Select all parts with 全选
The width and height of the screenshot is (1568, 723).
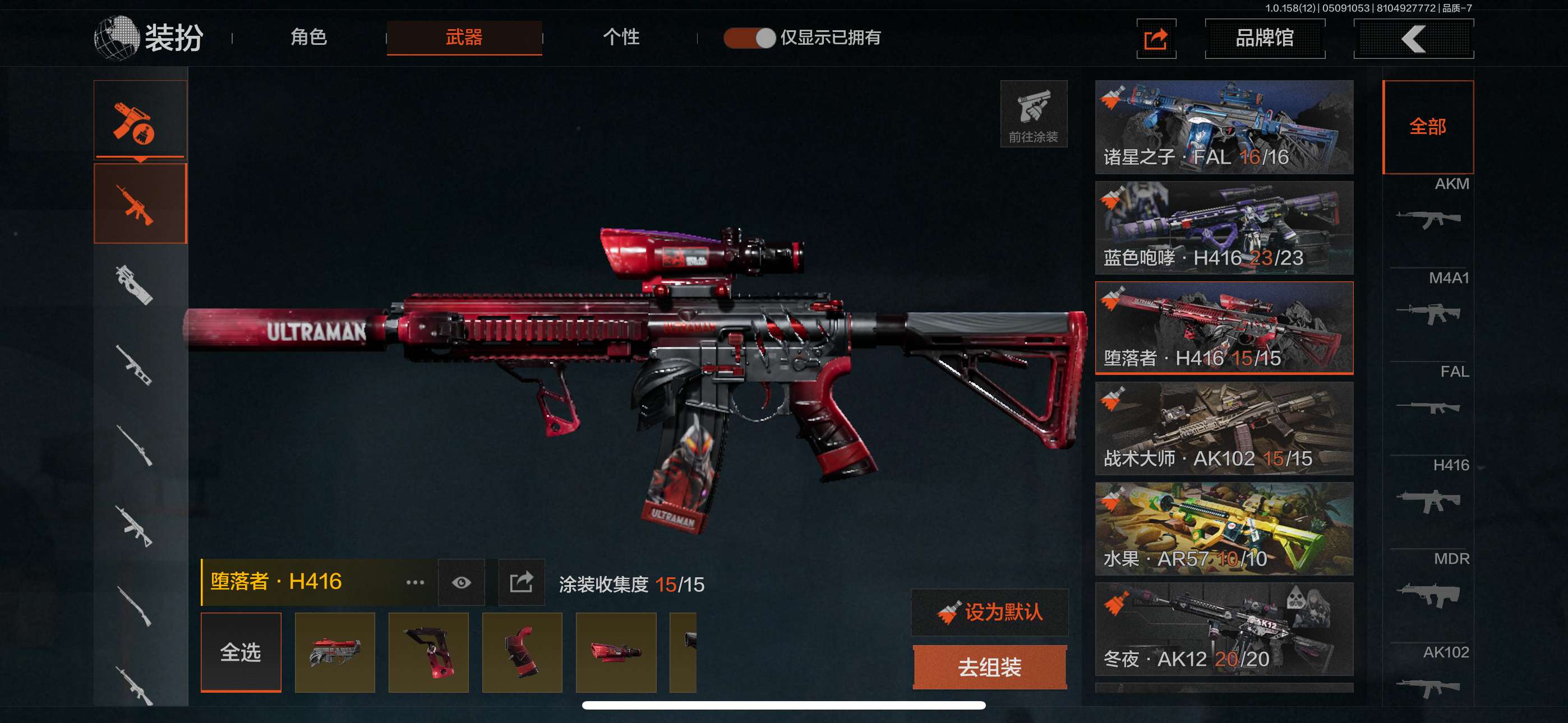click(241, 652)
